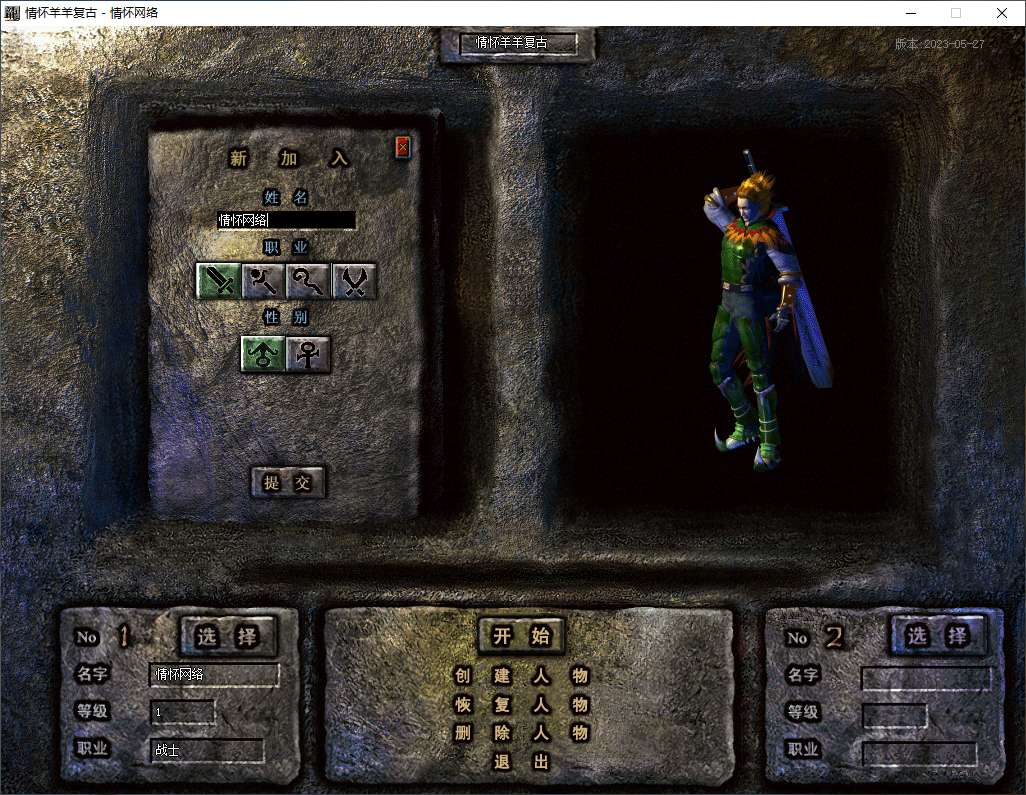Click 退出 to exit the game
The image size is (1026, 795).
coord(521,762)
